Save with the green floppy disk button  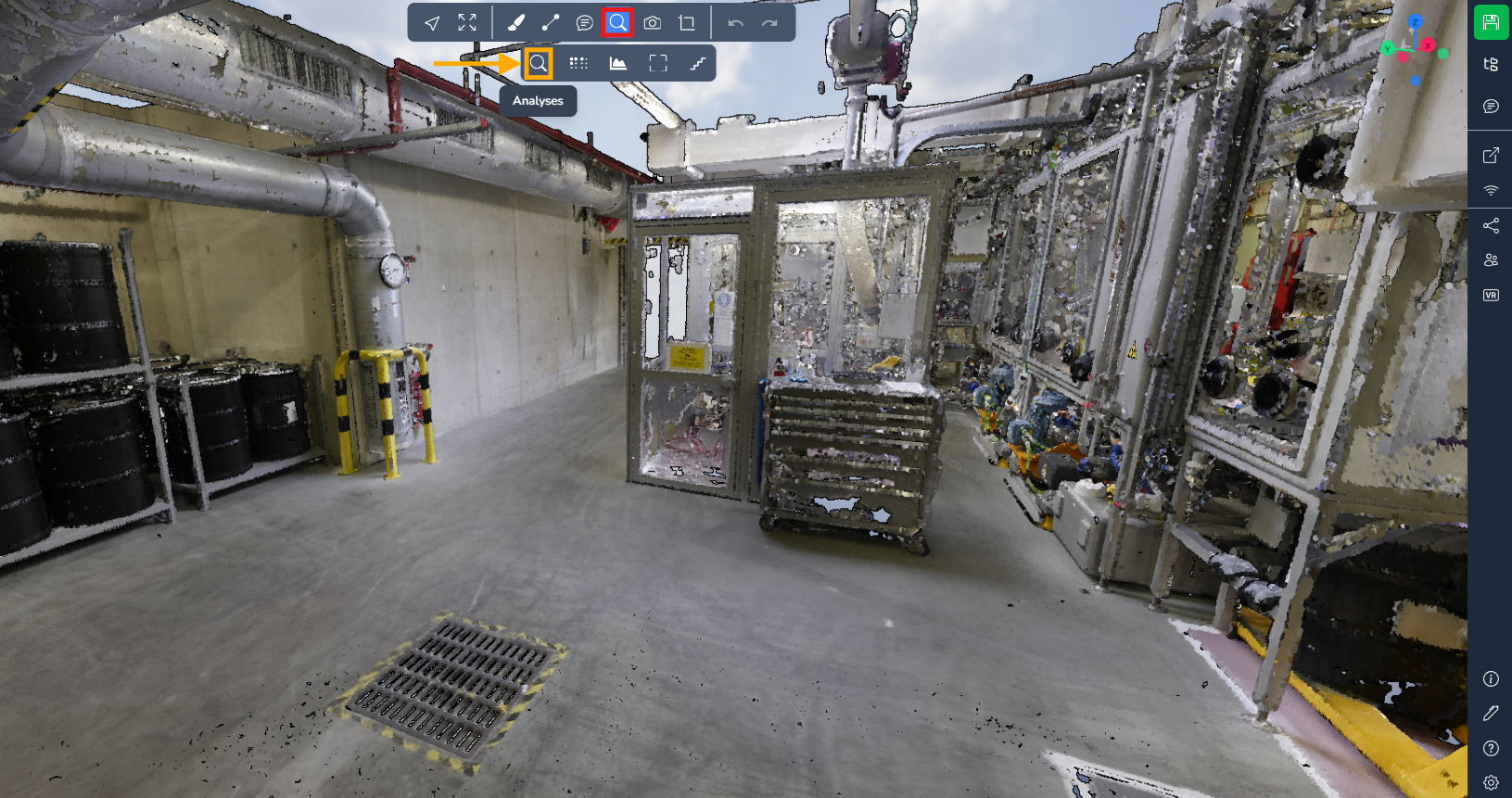point(1491,22)
